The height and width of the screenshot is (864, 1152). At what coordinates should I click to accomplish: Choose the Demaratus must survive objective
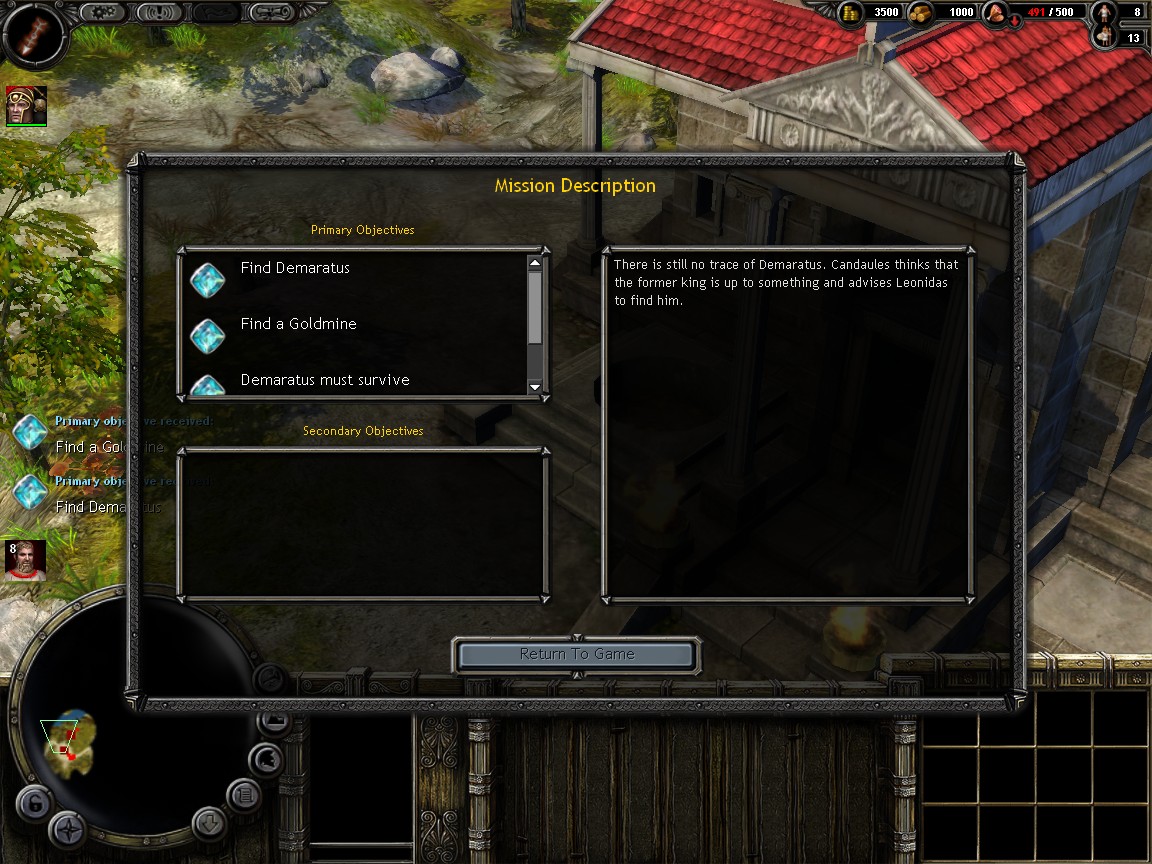point(324,381)
